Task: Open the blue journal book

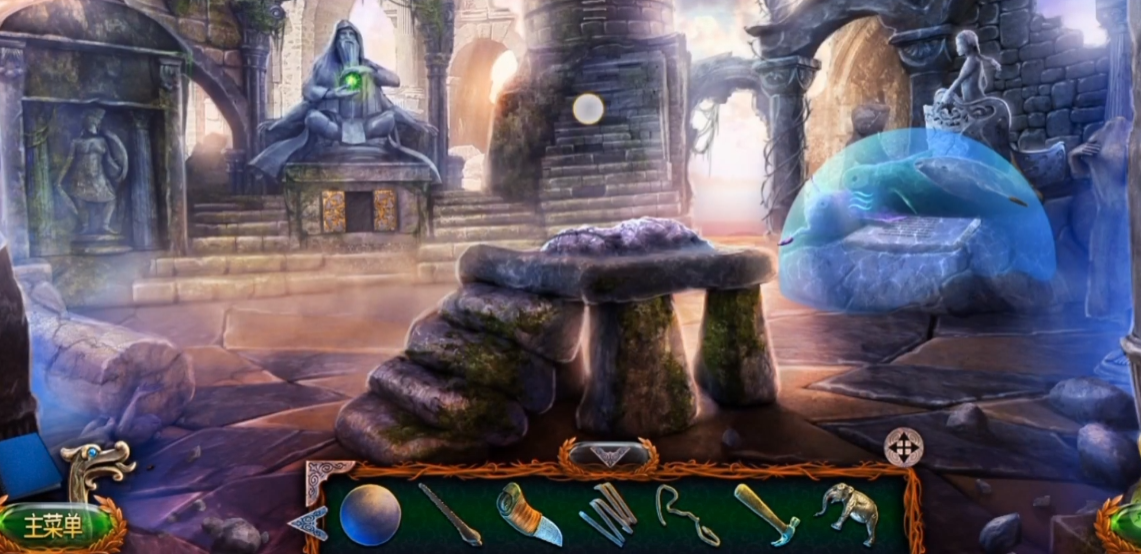Action: 28,467
